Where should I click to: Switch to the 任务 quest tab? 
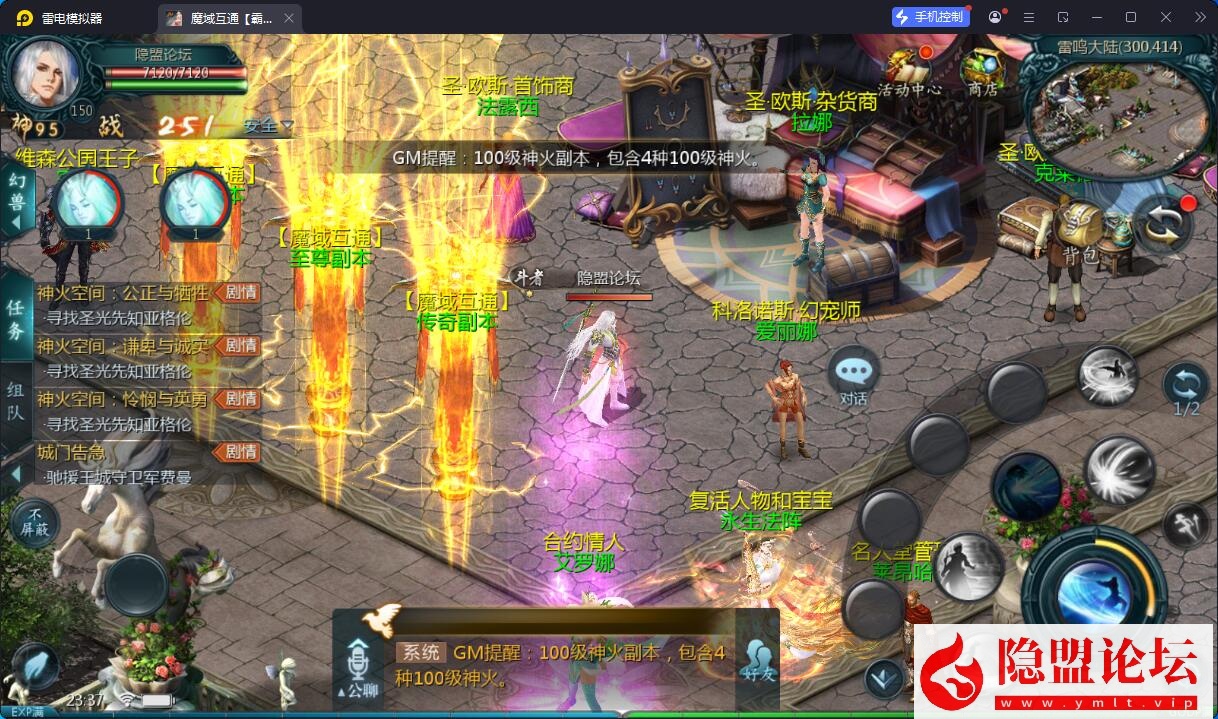tap(16, 319)
